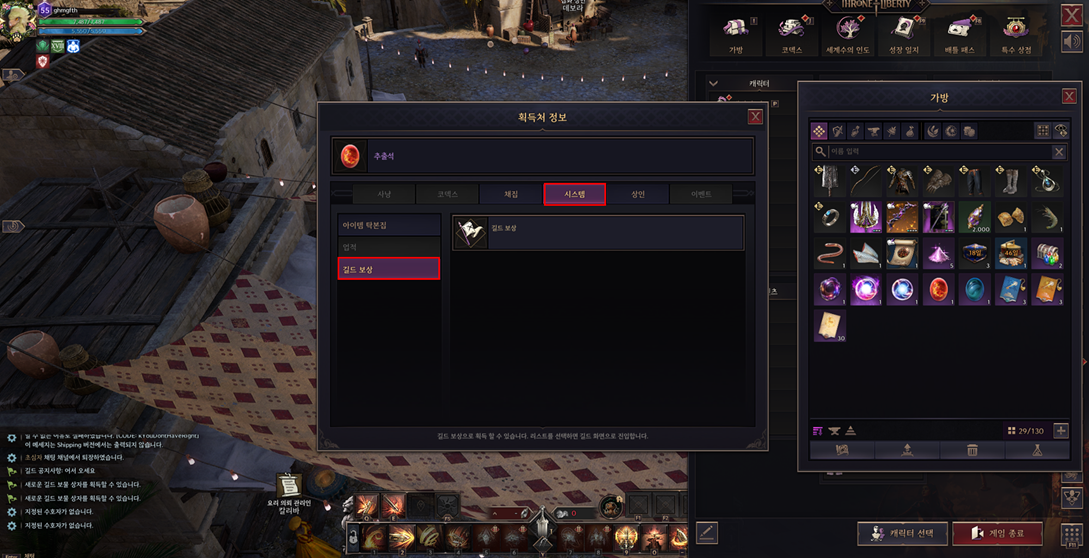Viewport: 1089px width, 558px height.
Task: Open the 코덱스 menu
Action: pyautogui.click(x=792, y=35)
